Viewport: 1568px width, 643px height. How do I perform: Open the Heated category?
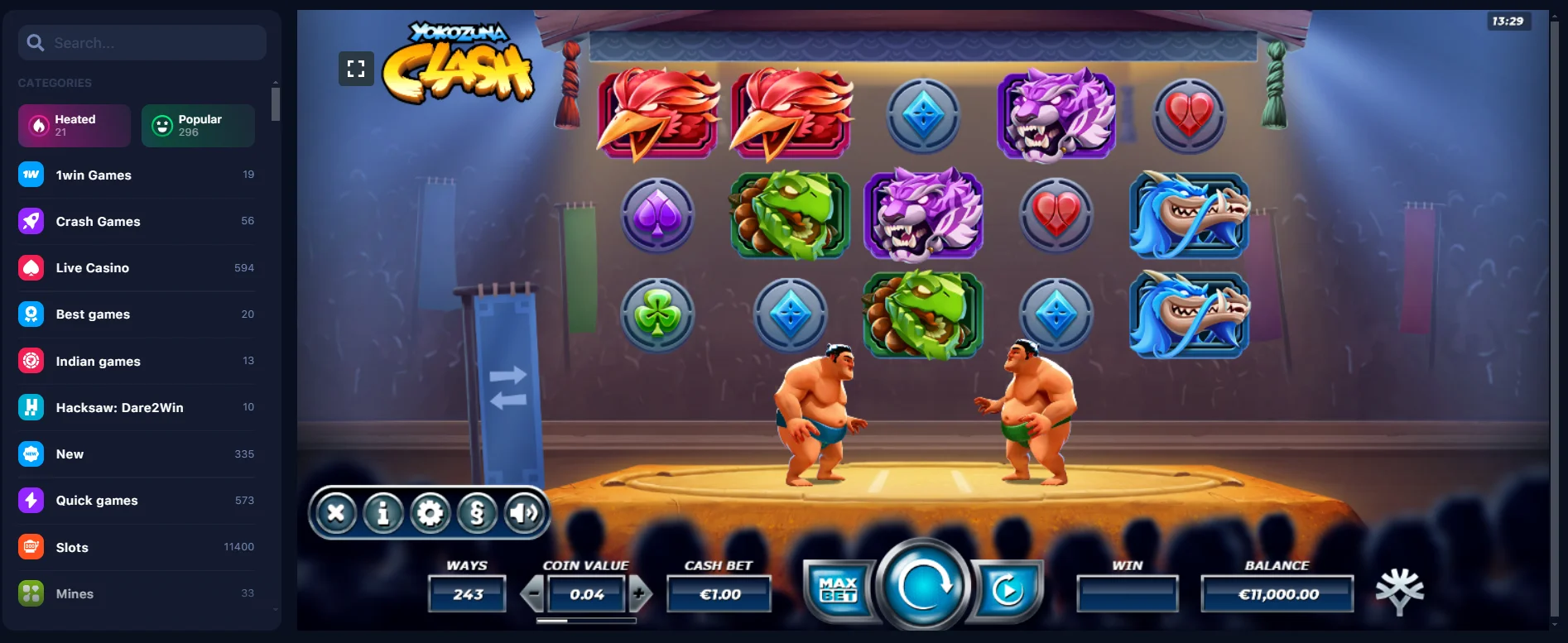pyautogui.click(x=75, y=126)
